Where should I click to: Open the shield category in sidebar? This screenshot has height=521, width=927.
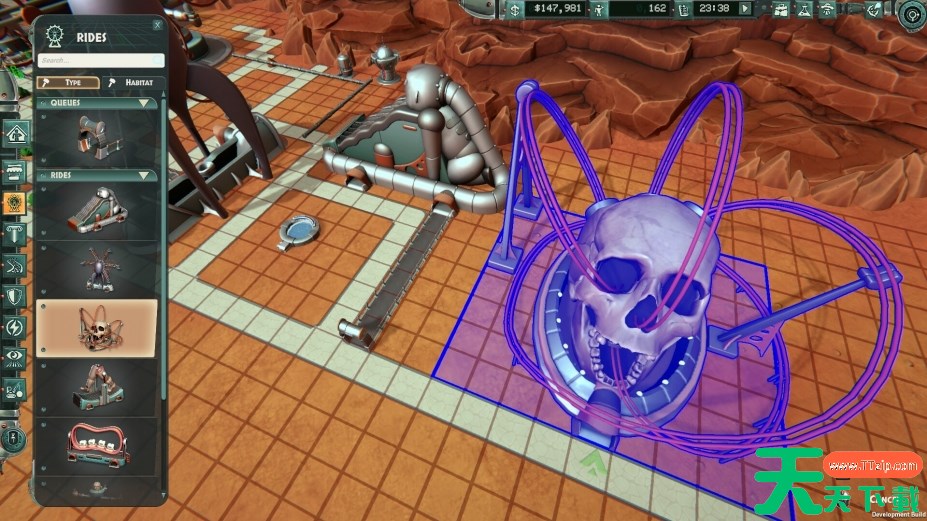tap(15, 297)
